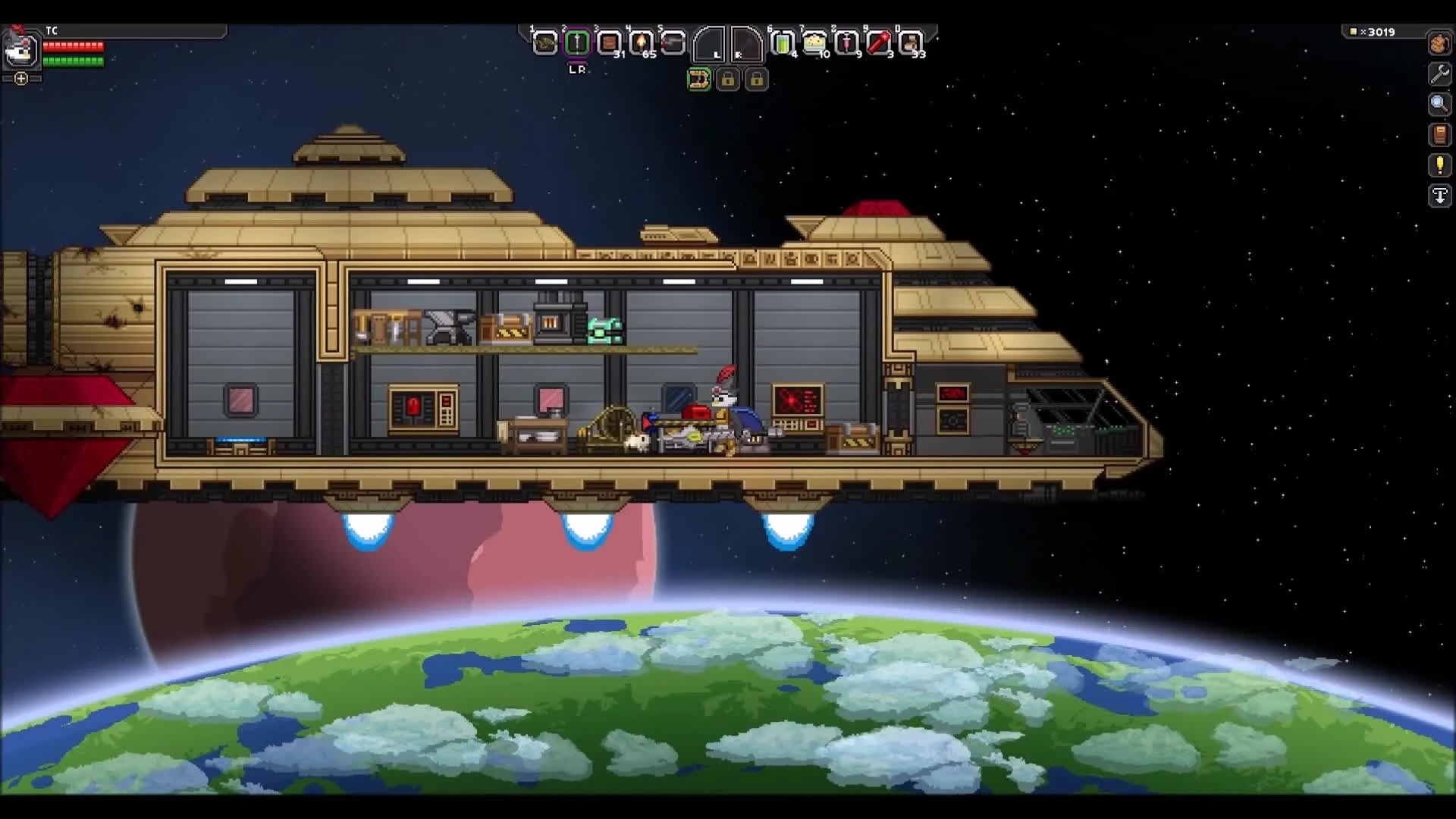Select the R hand equipment slot

point(747,43)
